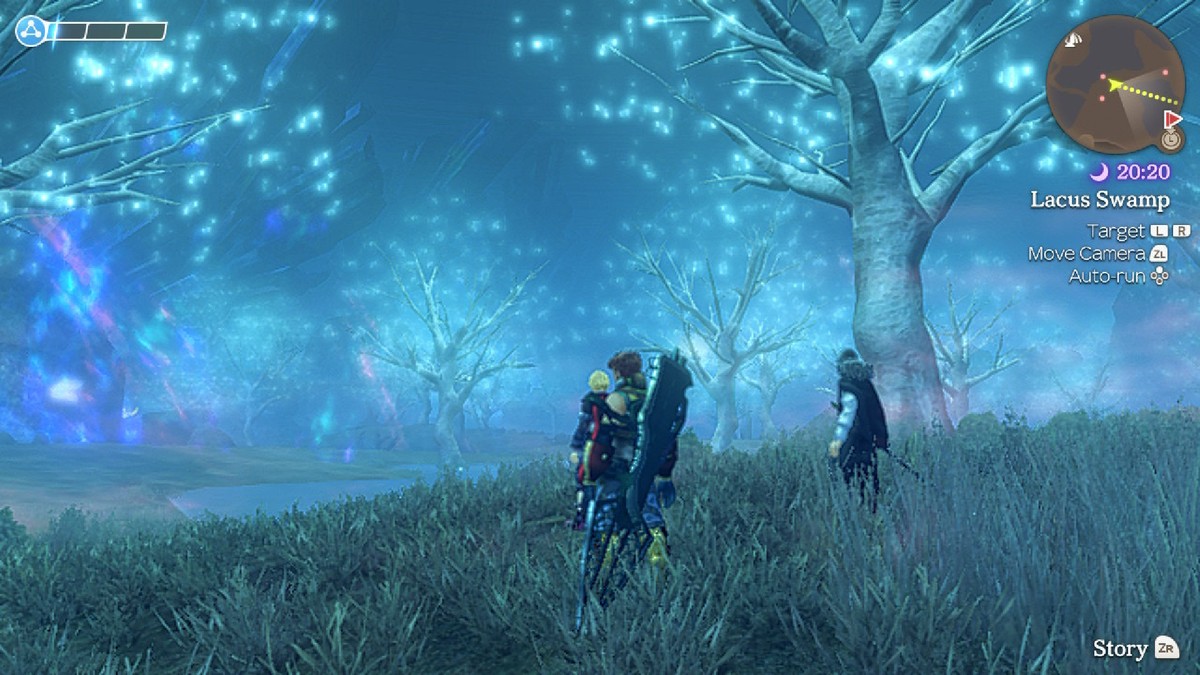Open the circular minimap

click(x=1114, y=84)
